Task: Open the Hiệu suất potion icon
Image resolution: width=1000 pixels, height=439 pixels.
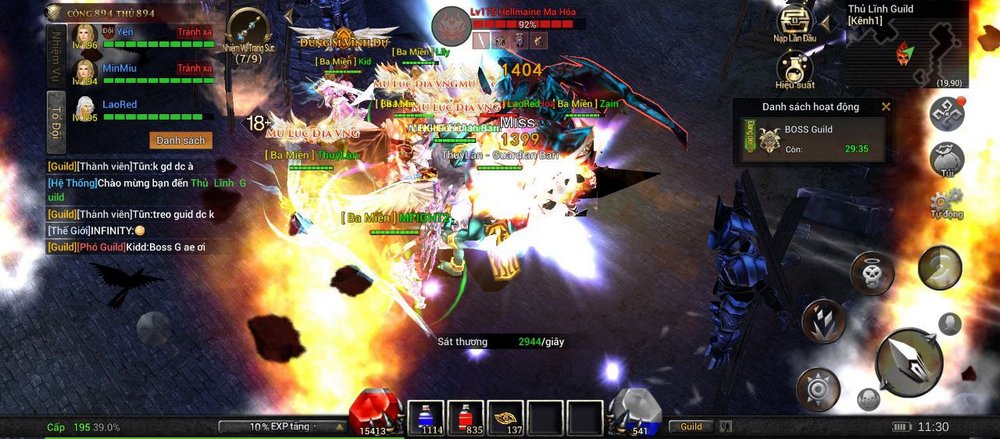Action: (x=793, y=68)
